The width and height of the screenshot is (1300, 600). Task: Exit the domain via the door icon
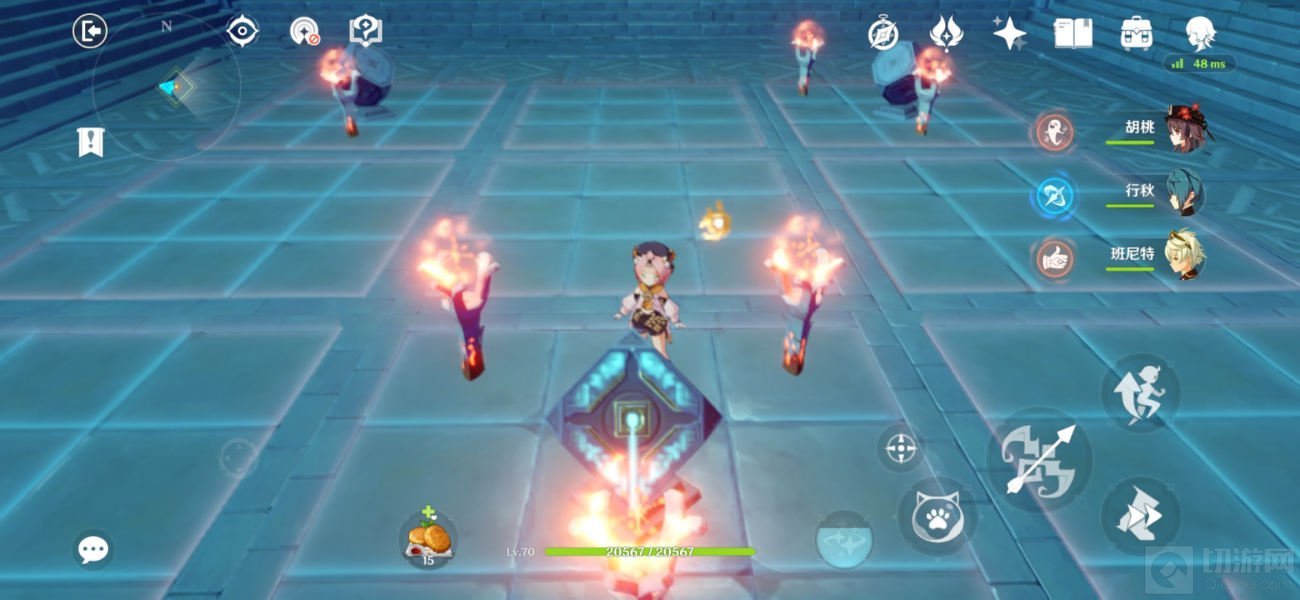pyautogui.click(x=90, y=31)
